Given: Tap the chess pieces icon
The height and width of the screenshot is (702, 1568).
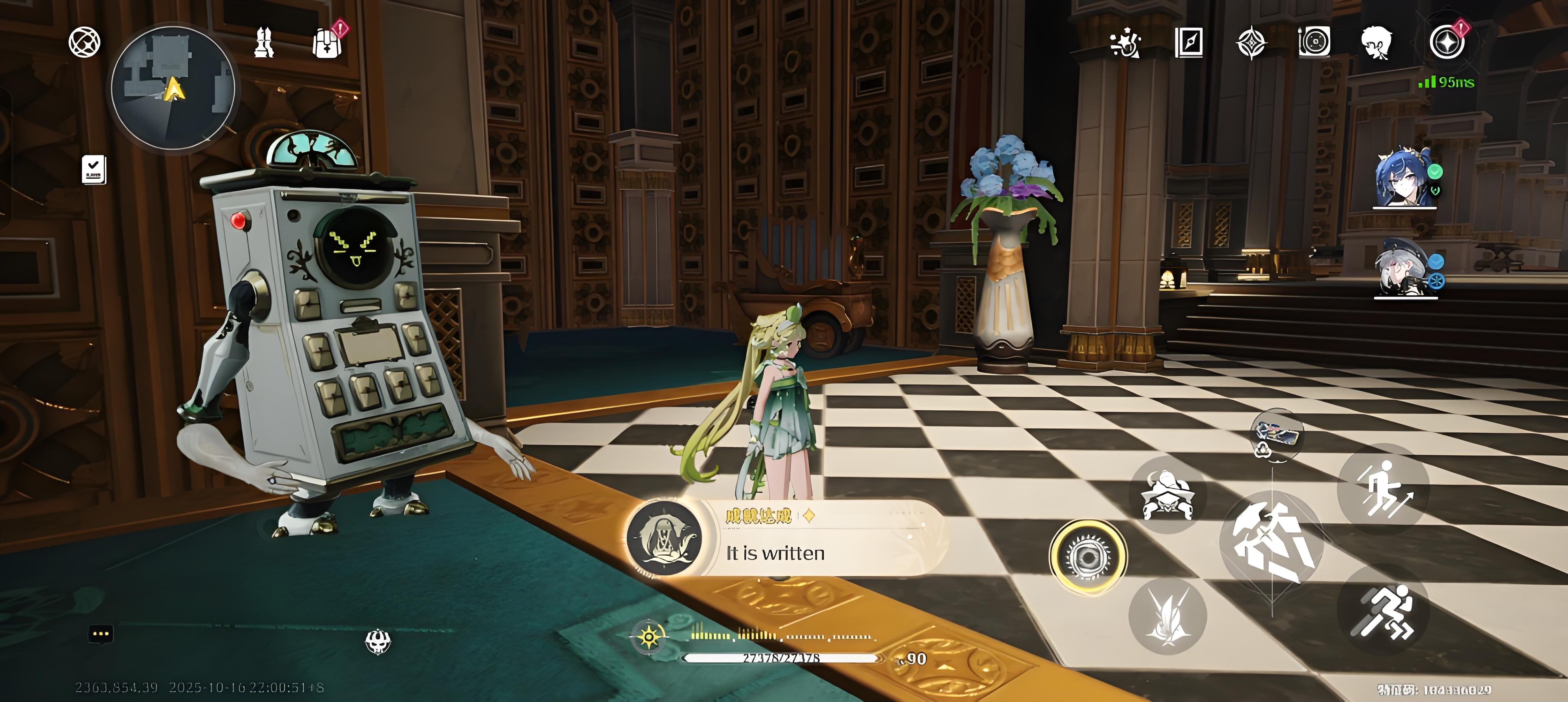Looking at the screenshot, I should [x=264, y=43].
